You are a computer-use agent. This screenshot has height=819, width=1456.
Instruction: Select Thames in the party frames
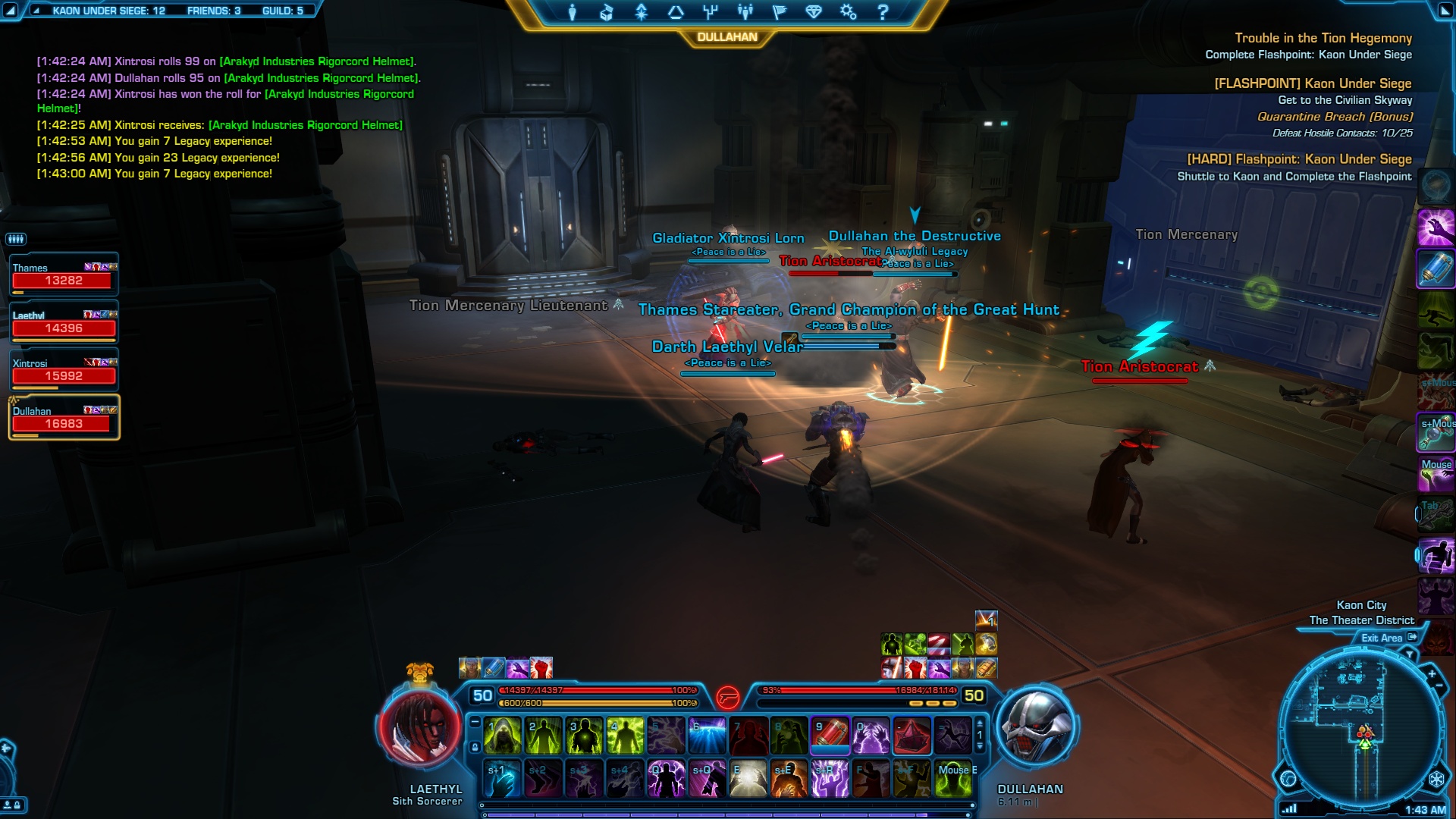pos(64,275)
